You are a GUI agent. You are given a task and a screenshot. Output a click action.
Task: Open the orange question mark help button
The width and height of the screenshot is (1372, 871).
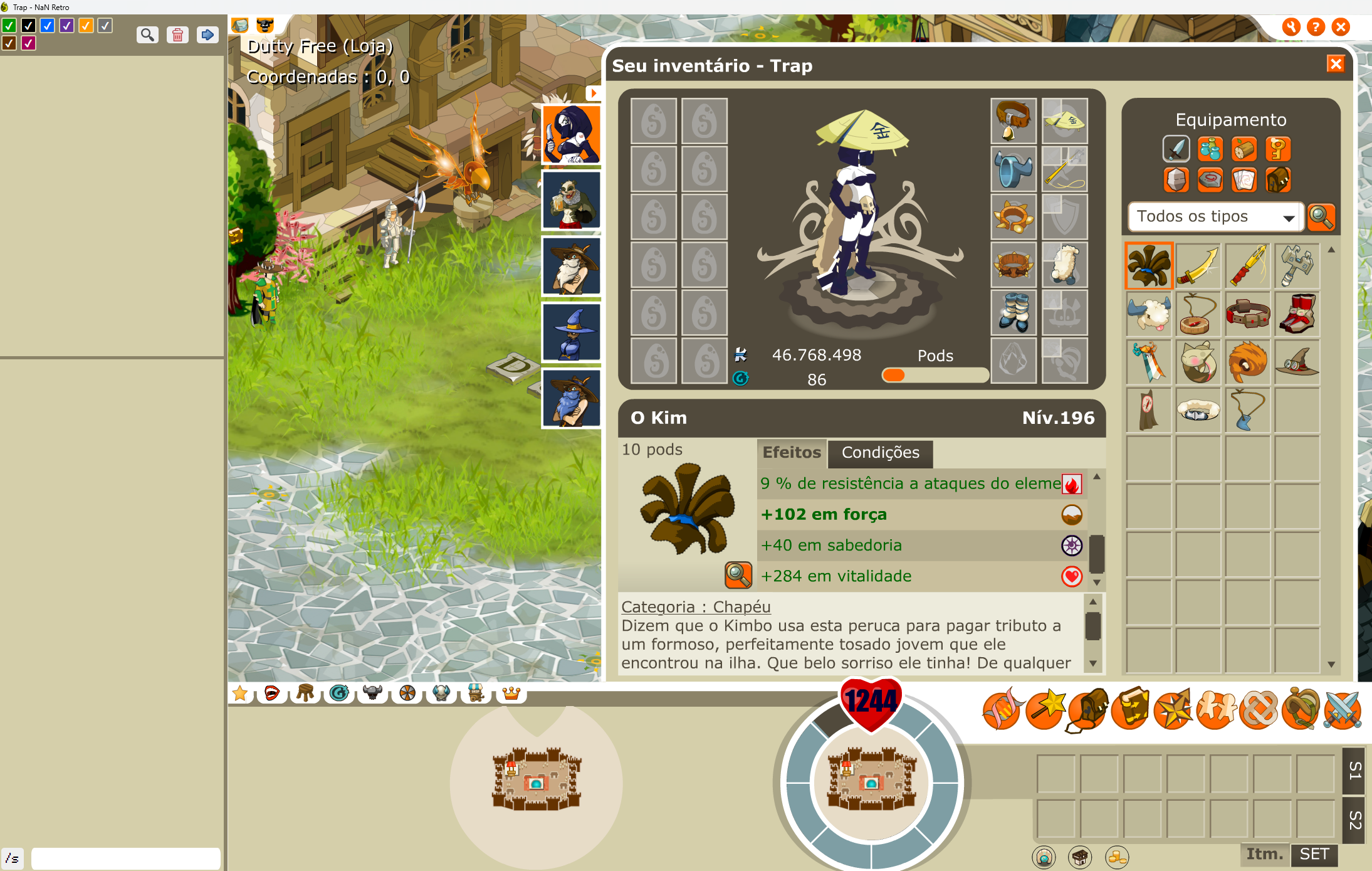click(1316, 27)
